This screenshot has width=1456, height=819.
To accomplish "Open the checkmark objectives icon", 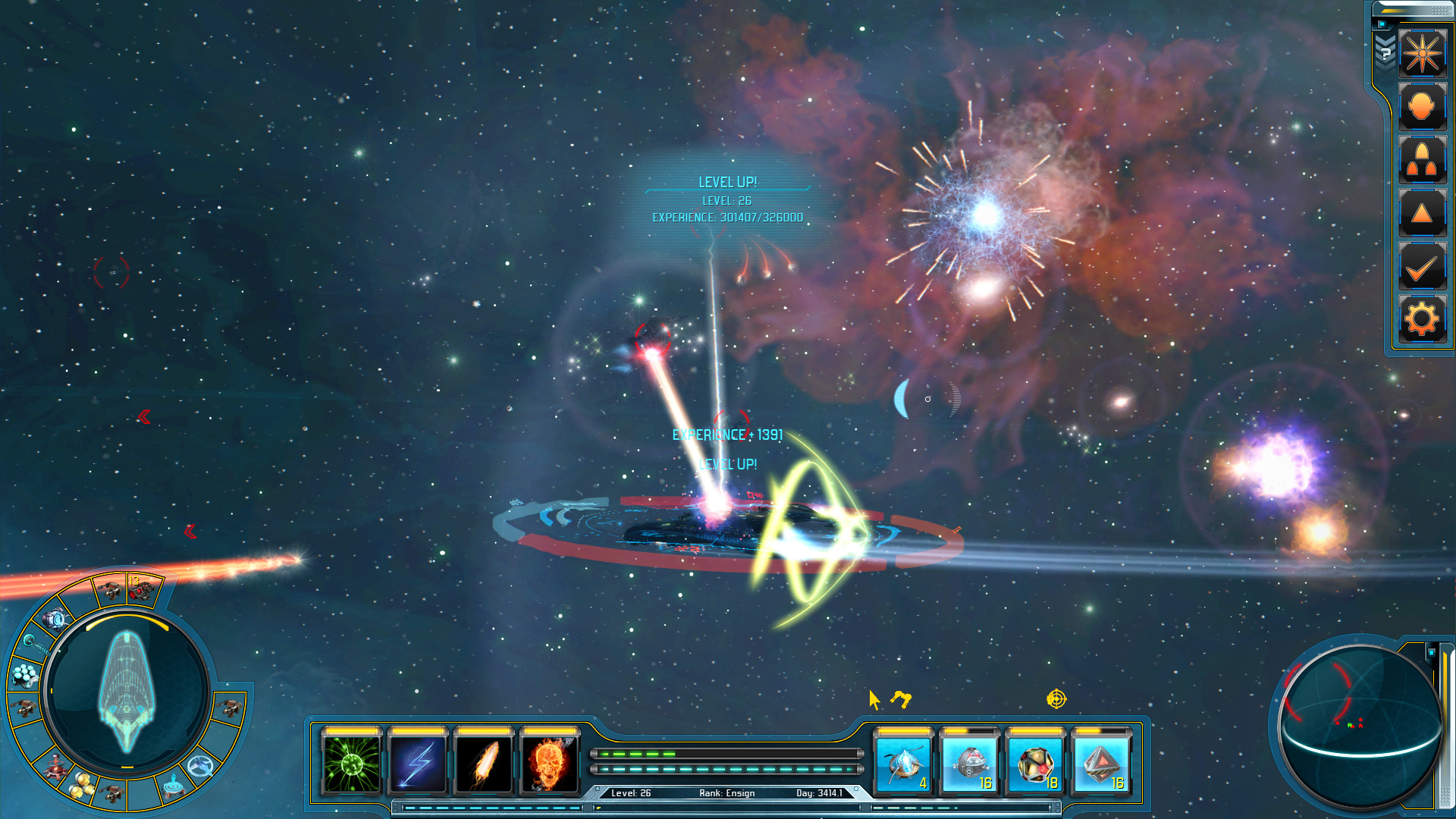I will (x=1423, y=265).
